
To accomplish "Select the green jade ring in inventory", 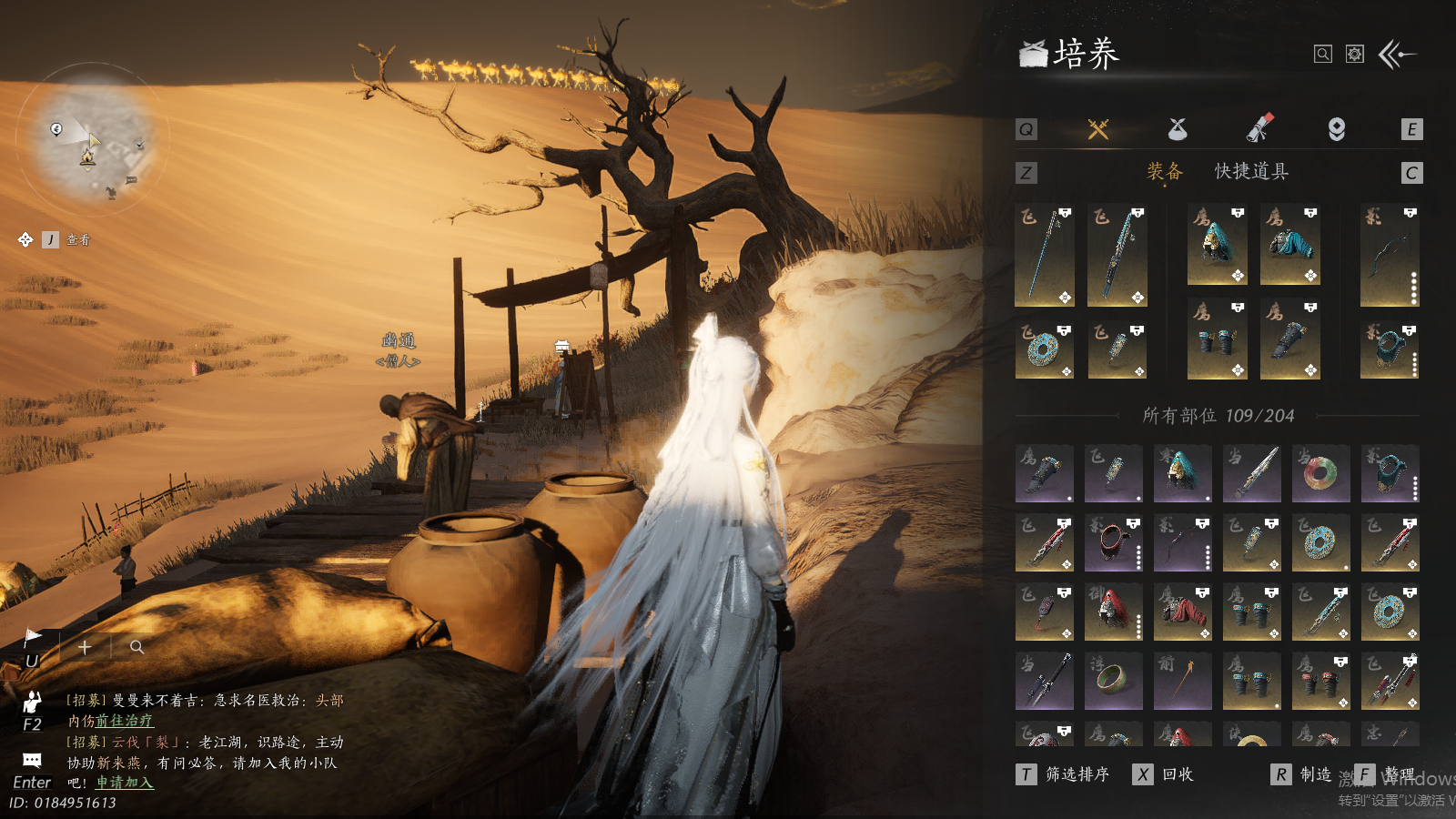I will coord(1113,681).
